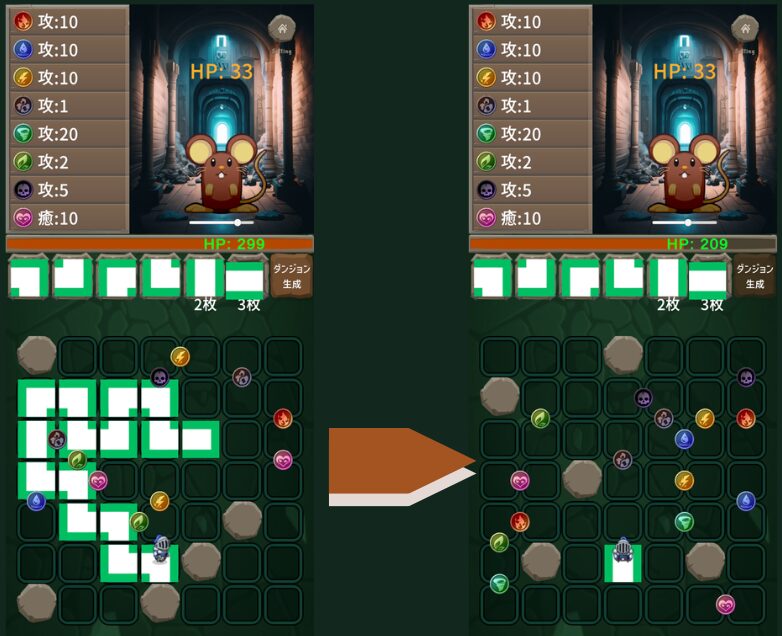Pick the 2枚 vertical corridor piece, HP 209 screen

click(x=668, y=276)
